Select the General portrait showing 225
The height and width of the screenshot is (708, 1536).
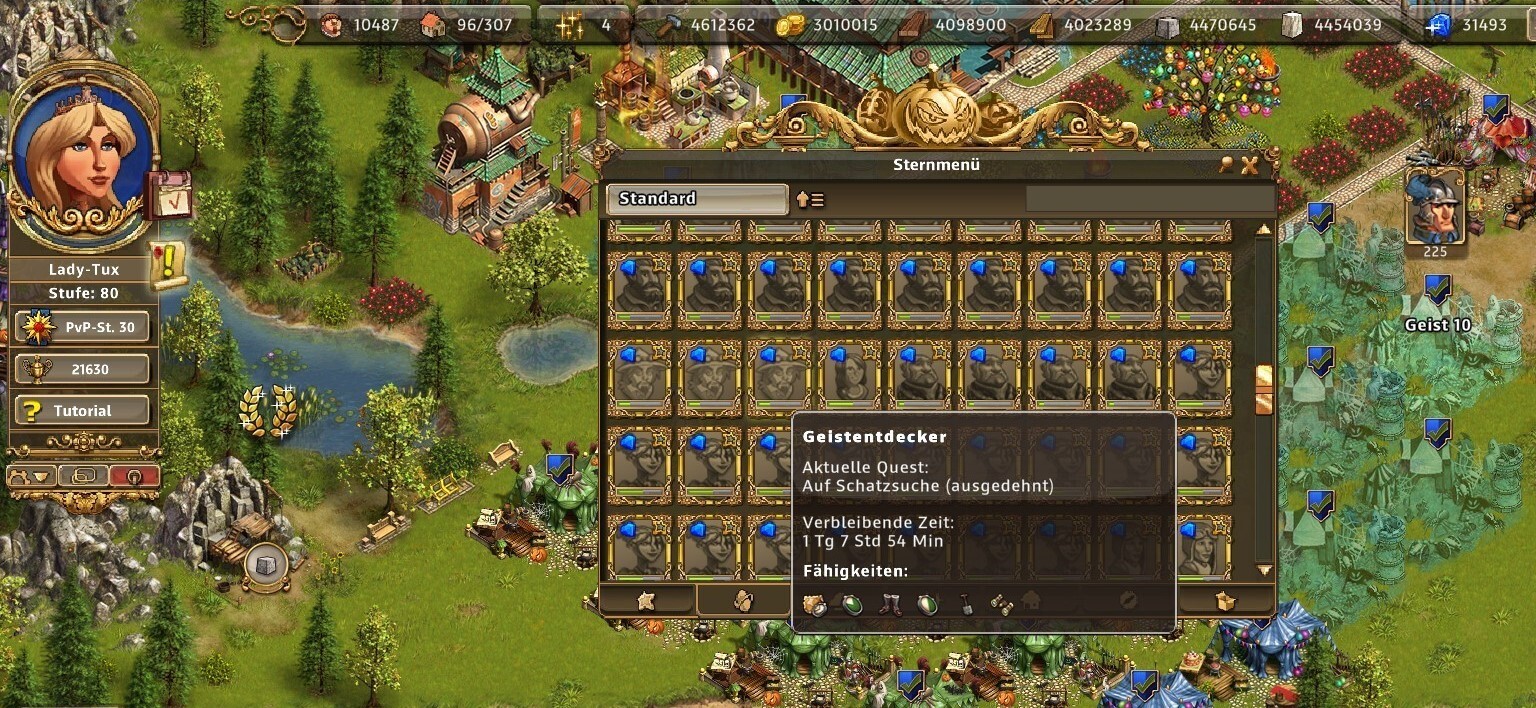[x=1434, y=208]
